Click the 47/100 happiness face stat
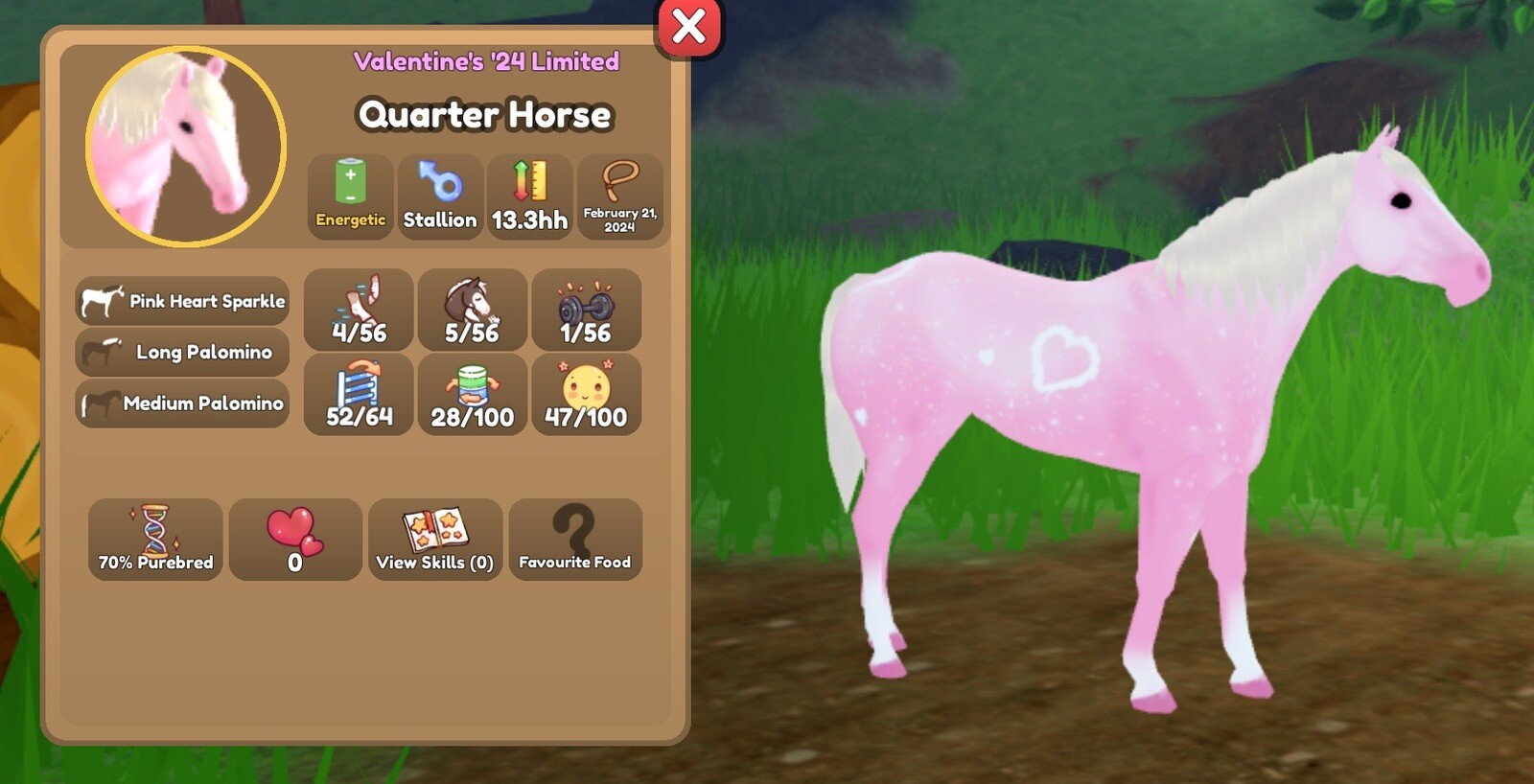Viewport: 1534px width, 784px height. point(586,394)
